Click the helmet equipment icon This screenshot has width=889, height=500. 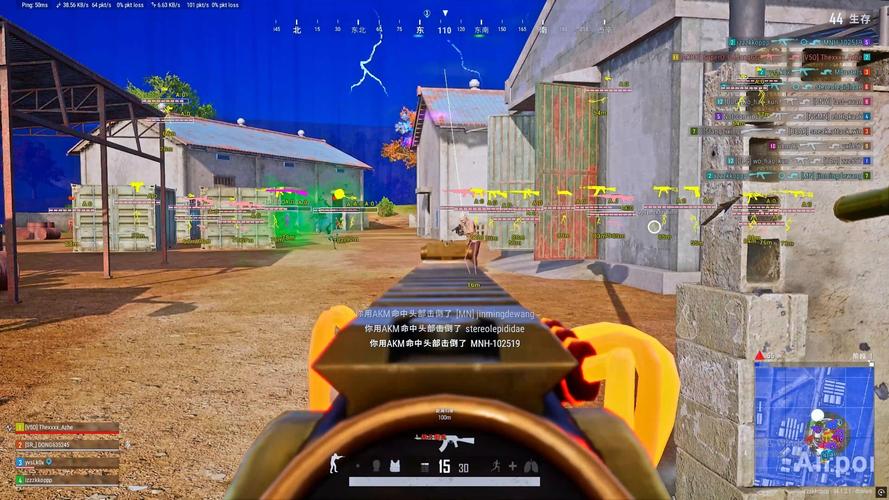376,466
